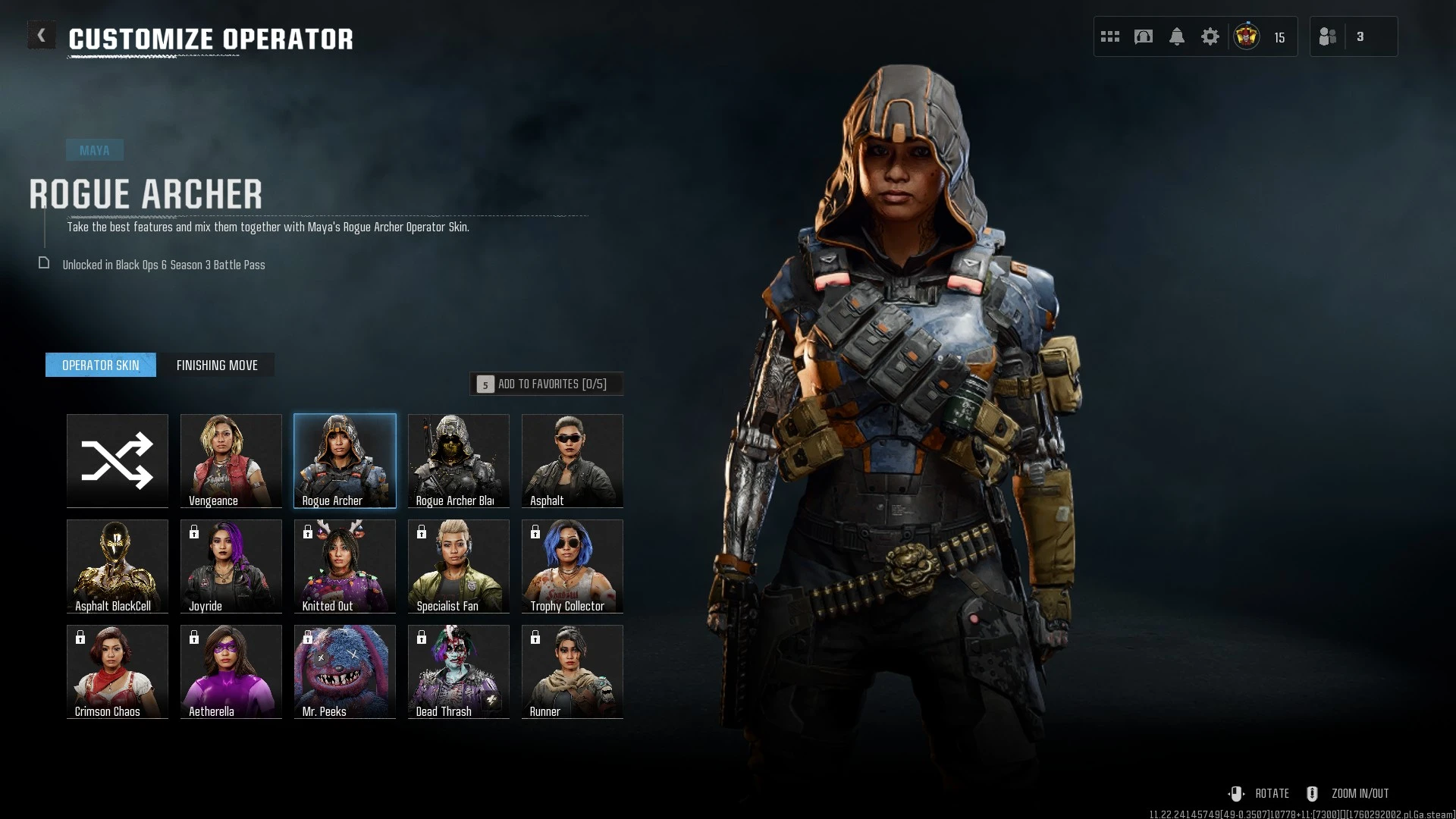The width and height of the screenshot is (1456, 819).
Task: Preview the Knitted Out skin
Action: (345, 566)
